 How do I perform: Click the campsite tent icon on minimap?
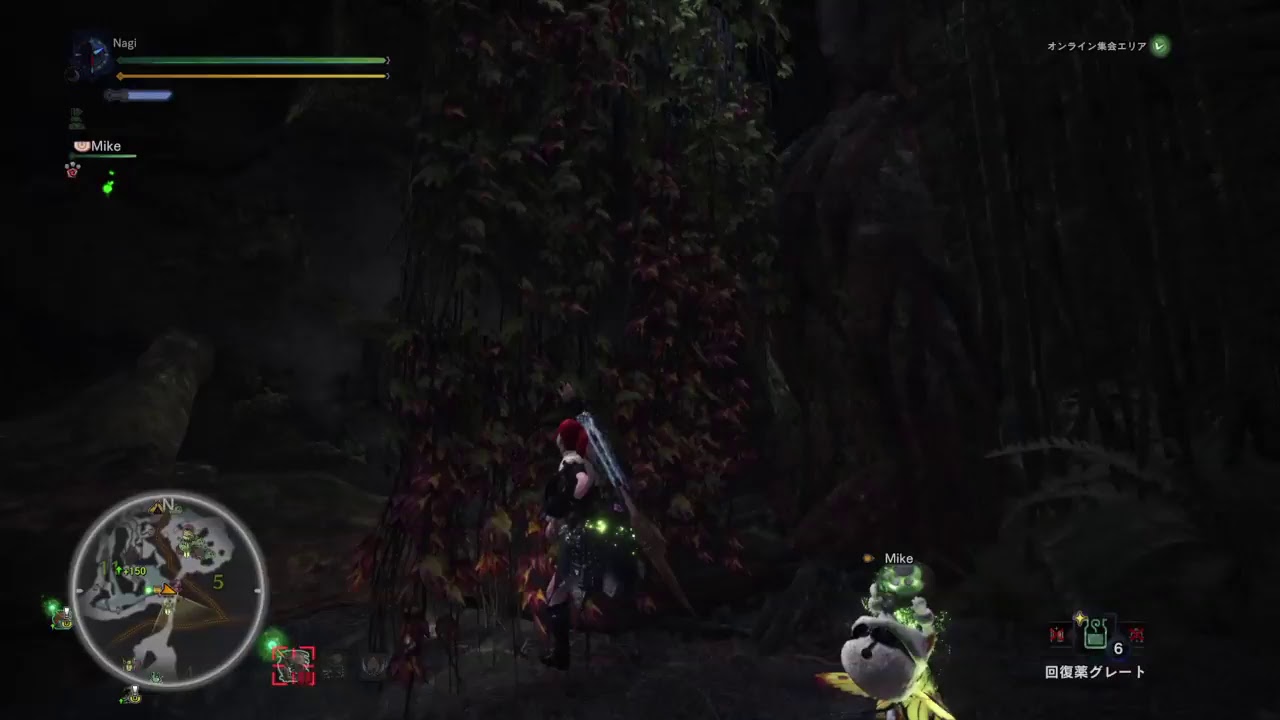coord(156,507)
